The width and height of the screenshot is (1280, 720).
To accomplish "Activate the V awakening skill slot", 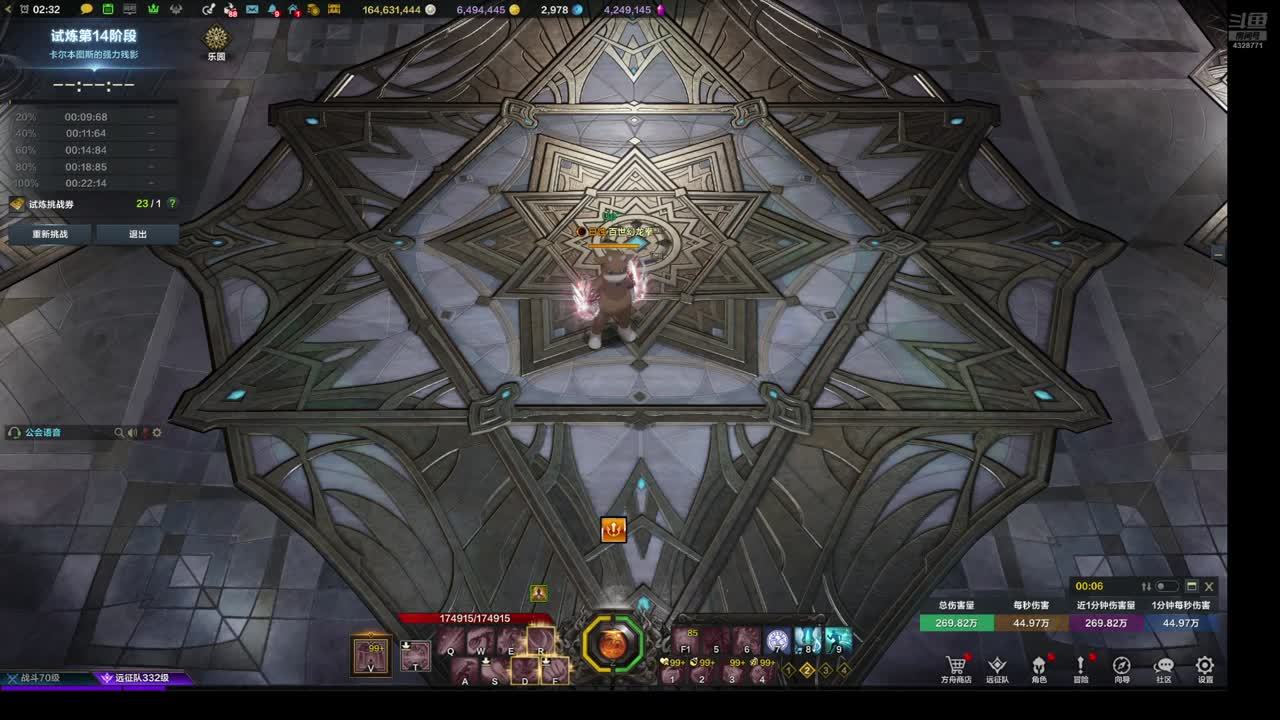I will [372, 655].
